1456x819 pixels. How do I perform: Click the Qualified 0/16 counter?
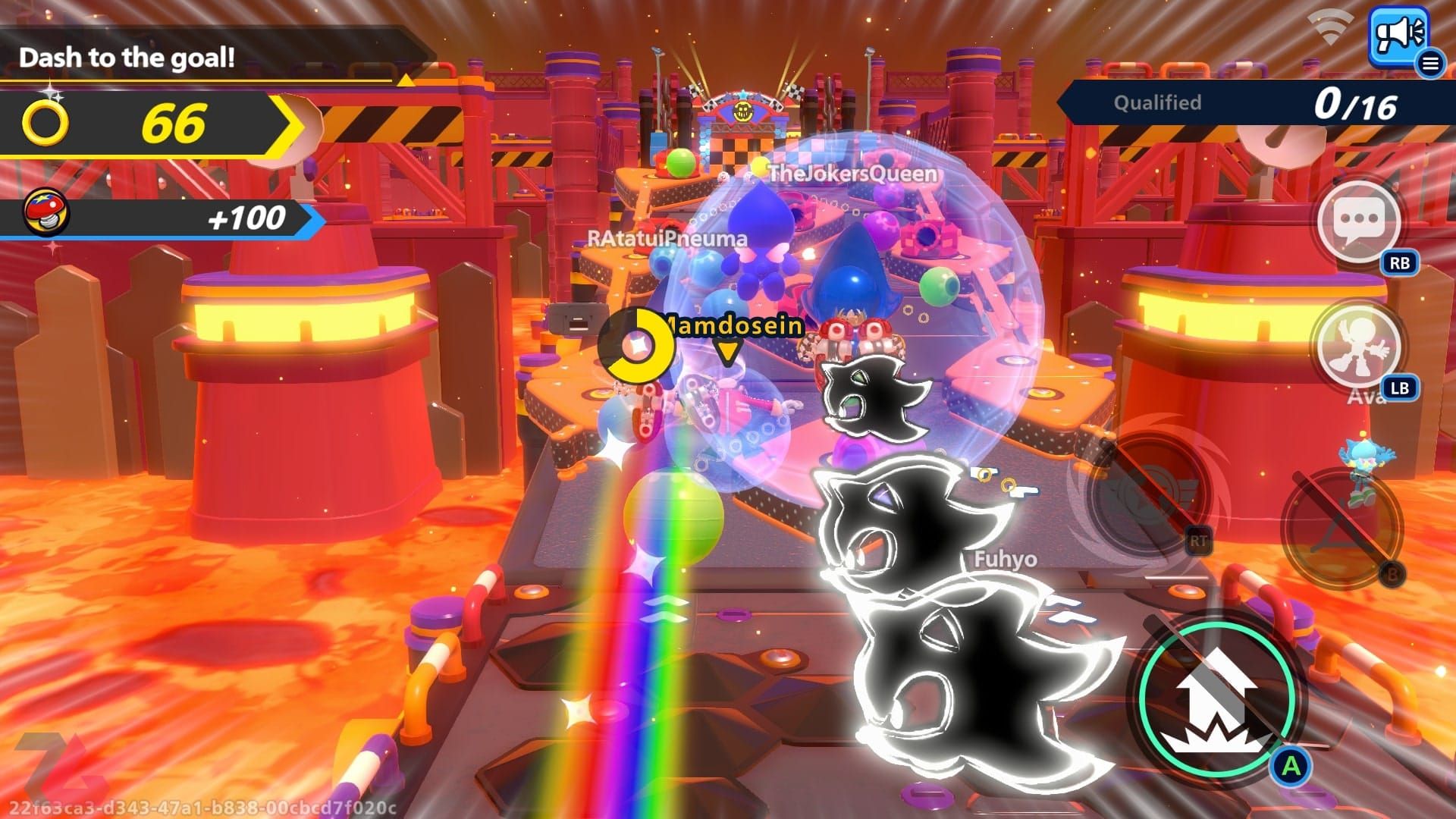click(x=1259, y=102)
